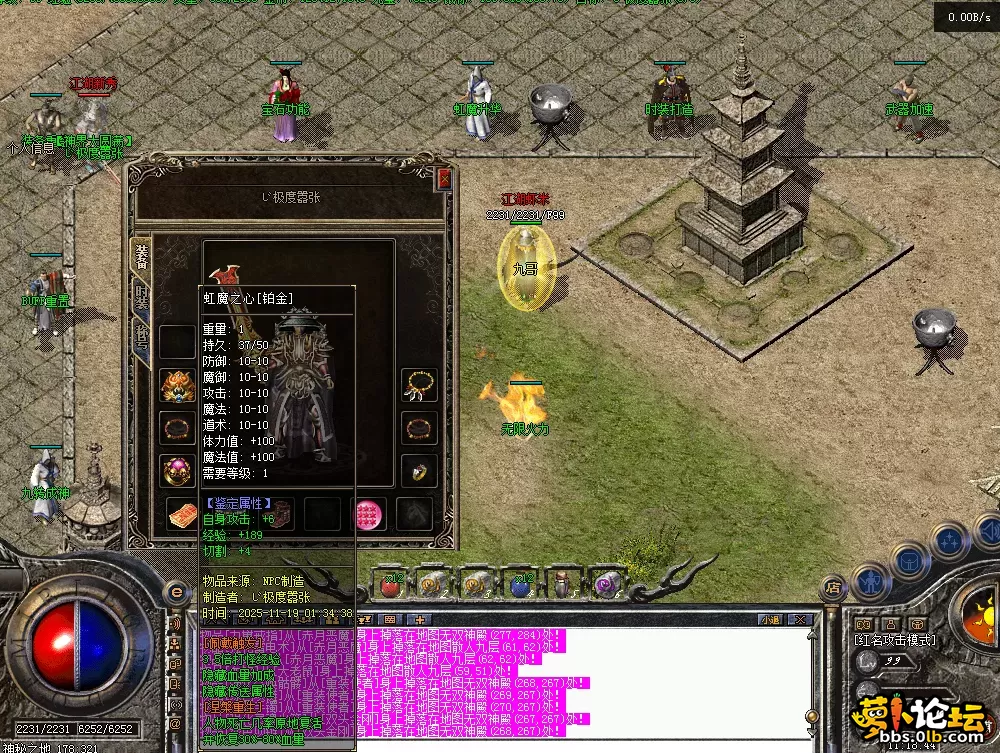Use the red potion in the quickbar
The width and height of the screenshot is (1000, 753).
pos(390,582)
